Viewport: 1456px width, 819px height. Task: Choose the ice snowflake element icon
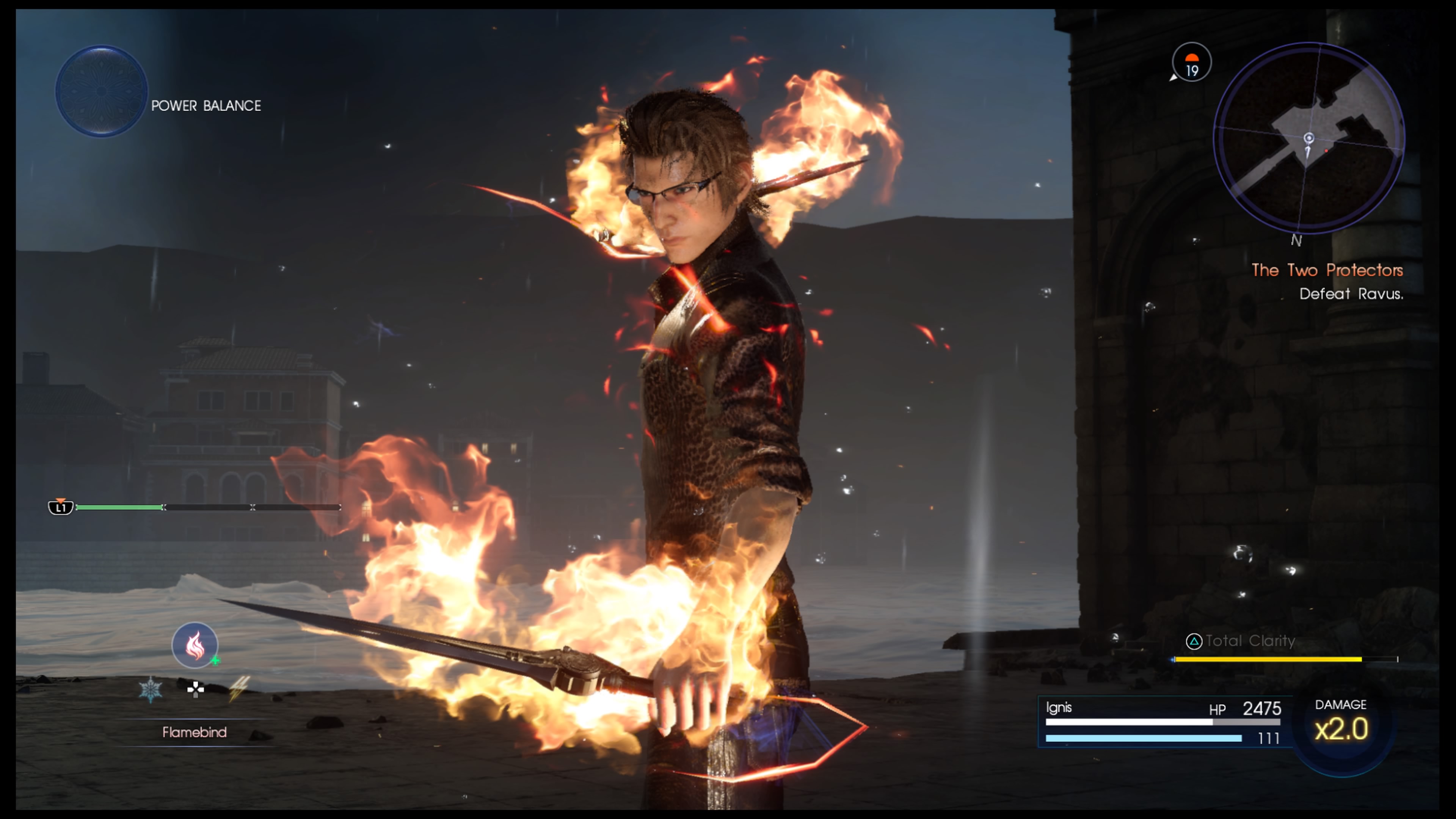click(x=151, y=690)
